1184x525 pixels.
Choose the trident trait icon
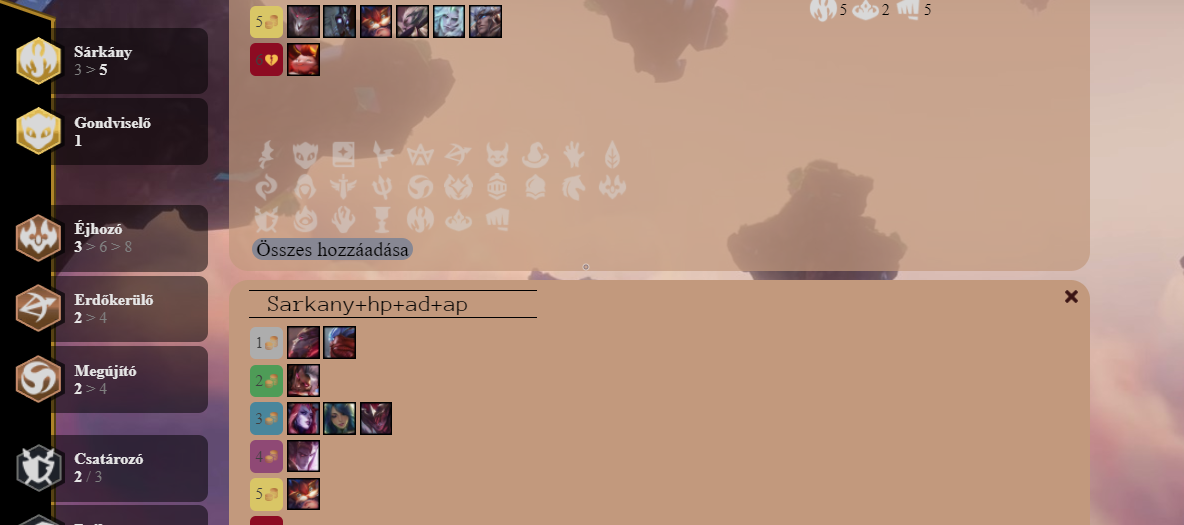pyautogui.click(x=381, y=187)
